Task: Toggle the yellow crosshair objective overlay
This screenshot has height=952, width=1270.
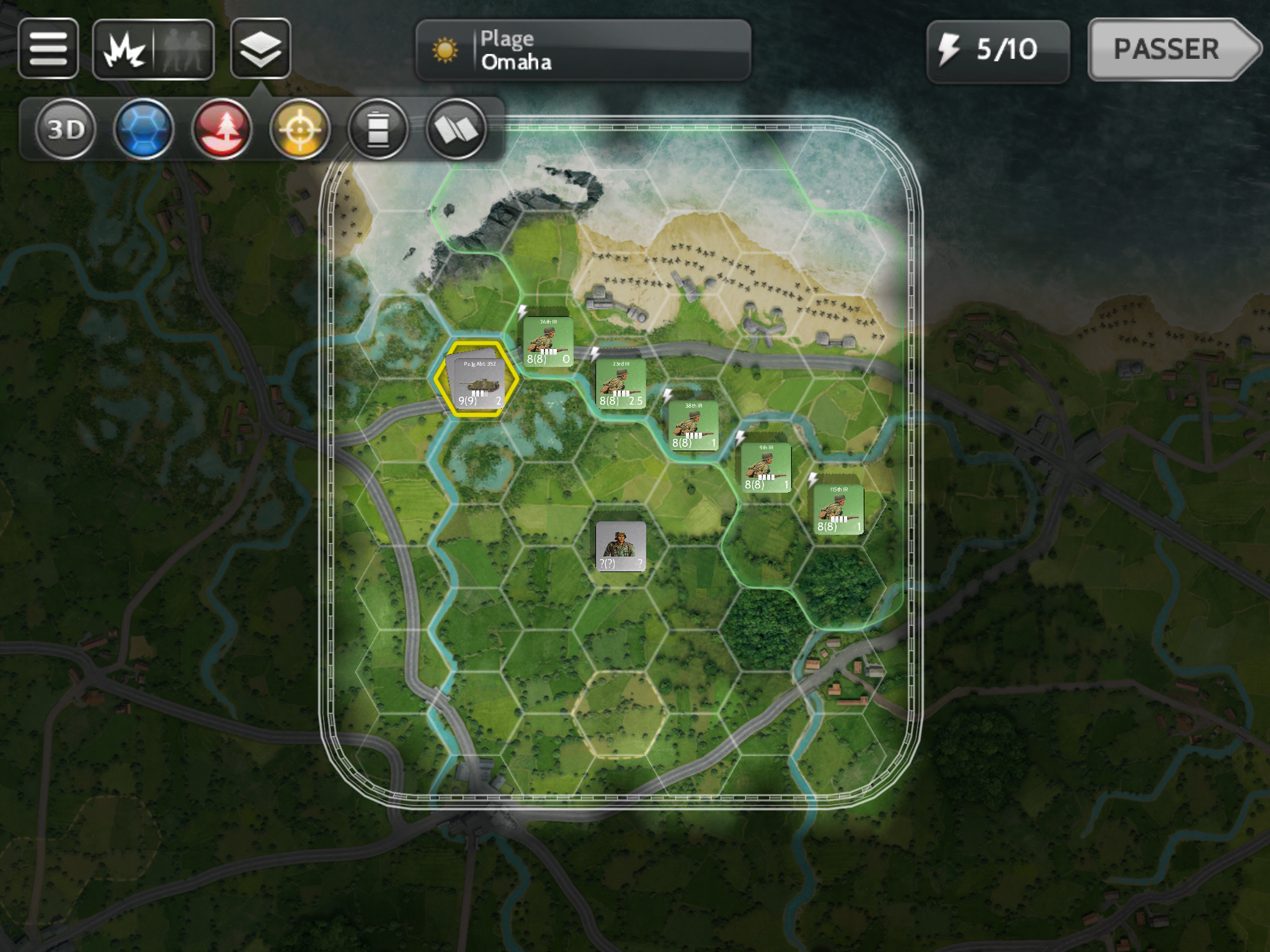Action: coord(300,129)
